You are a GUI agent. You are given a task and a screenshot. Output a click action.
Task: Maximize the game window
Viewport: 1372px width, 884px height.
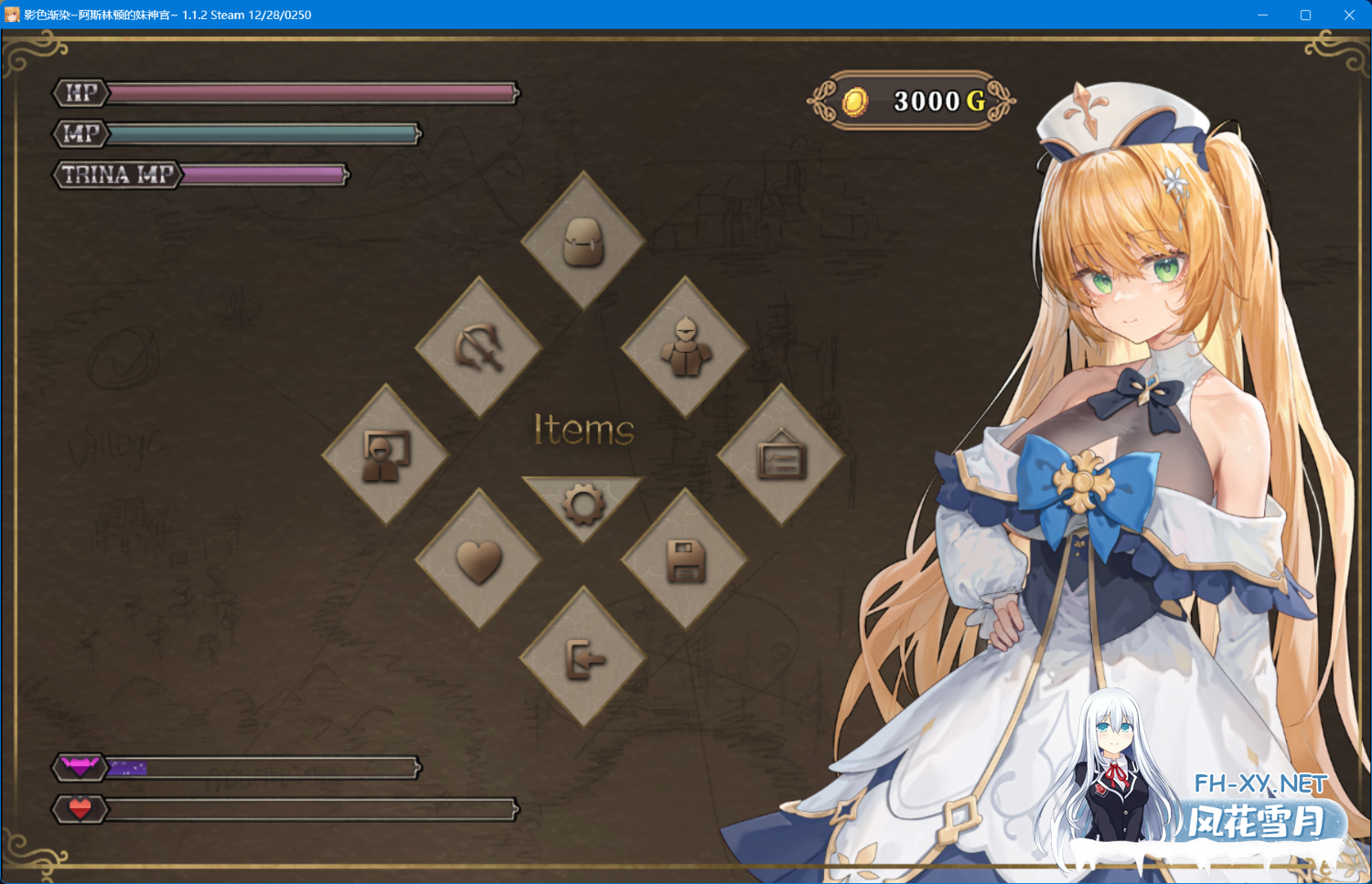coord(1305,15)
